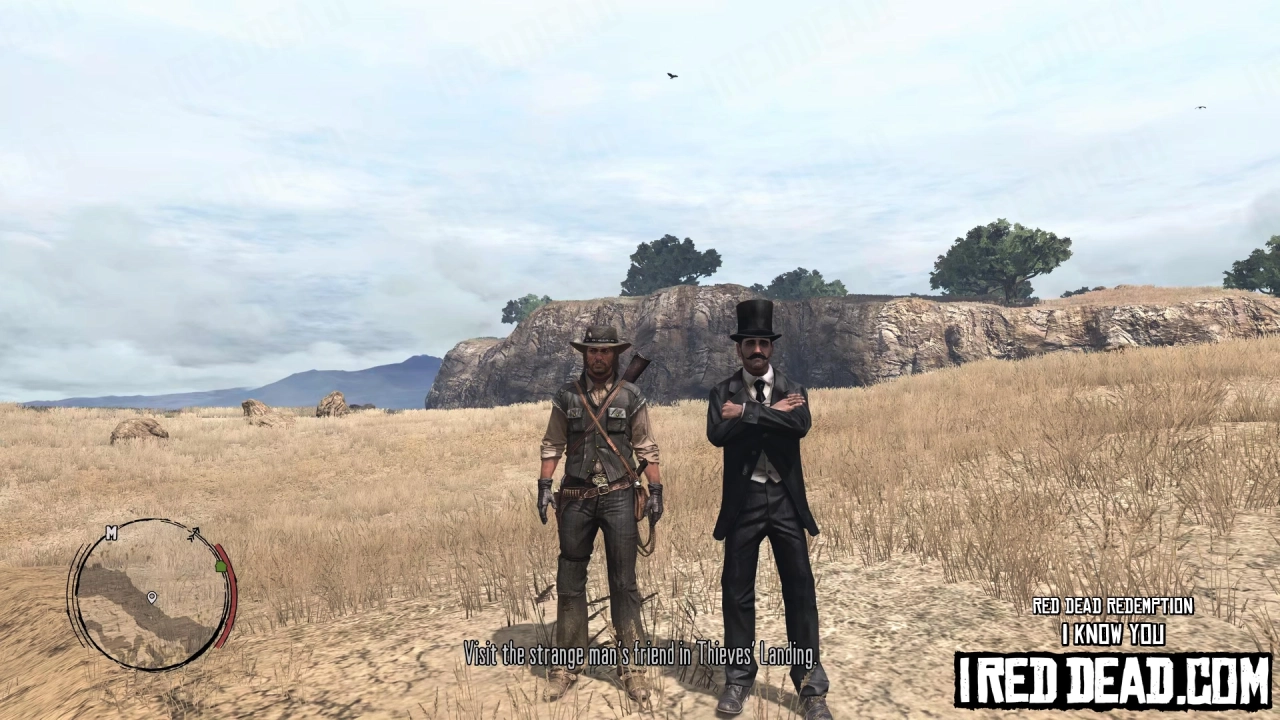Click the player location pin on the minimap
1280x720 pixels.
[152, 597]
